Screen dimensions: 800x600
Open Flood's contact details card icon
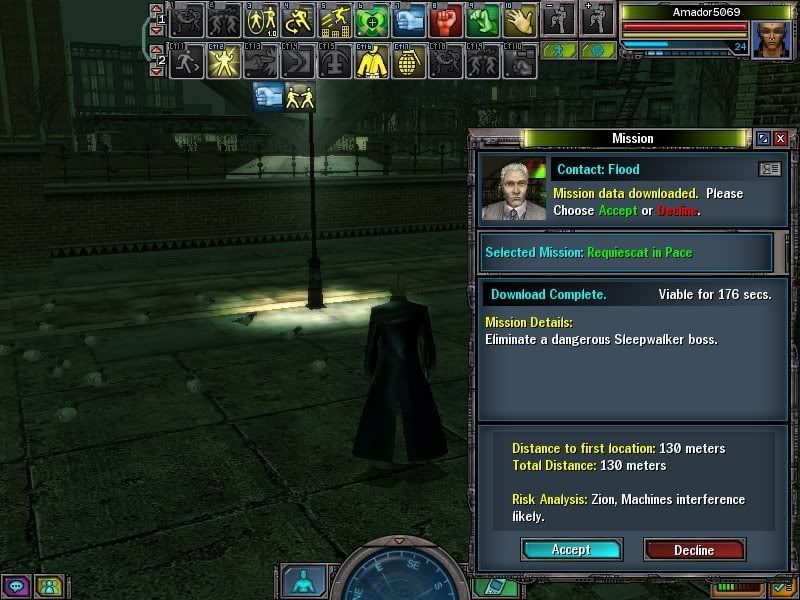pos(769,170)
